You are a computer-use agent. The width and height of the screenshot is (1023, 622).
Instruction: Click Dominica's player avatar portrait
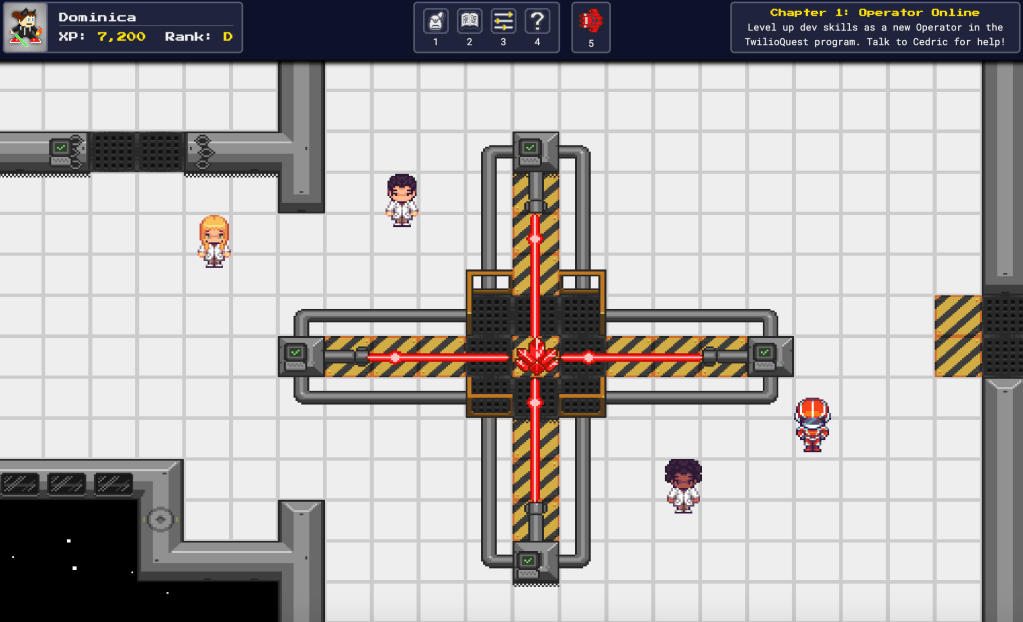[25, 27]
